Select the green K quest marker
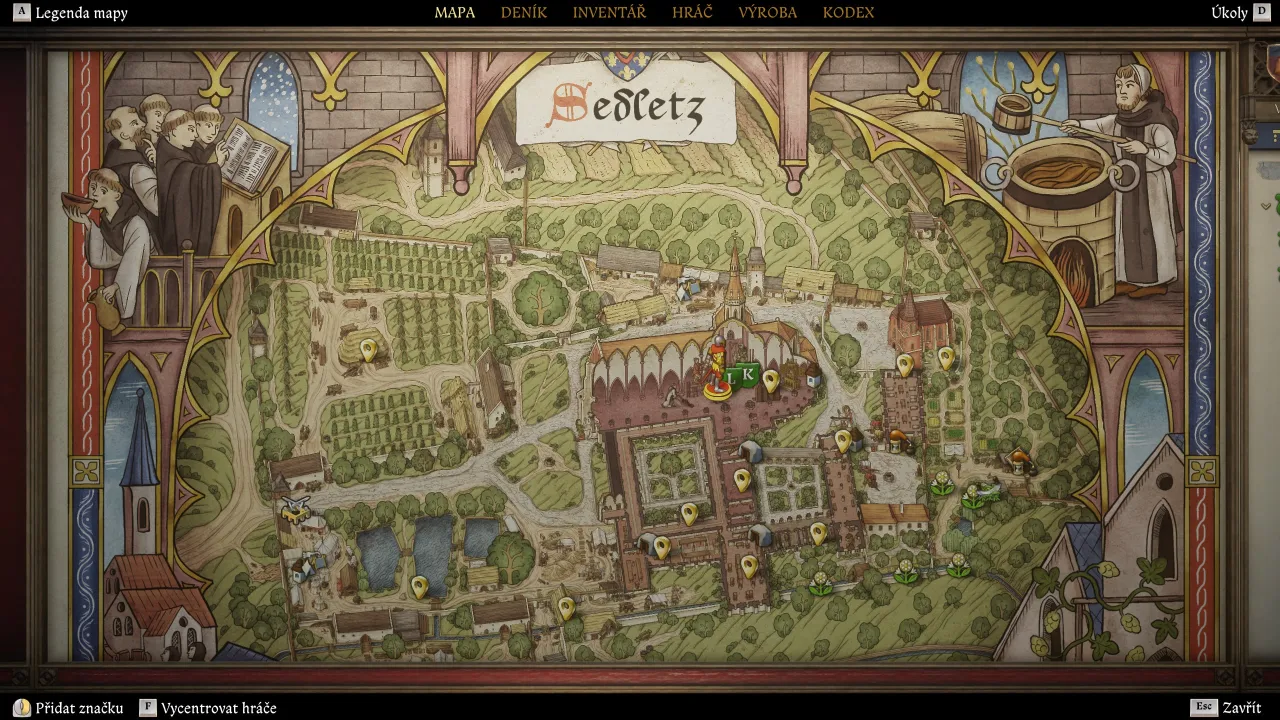The width and height of the screenshot is (1280, 720). click(x=748, y=374)
